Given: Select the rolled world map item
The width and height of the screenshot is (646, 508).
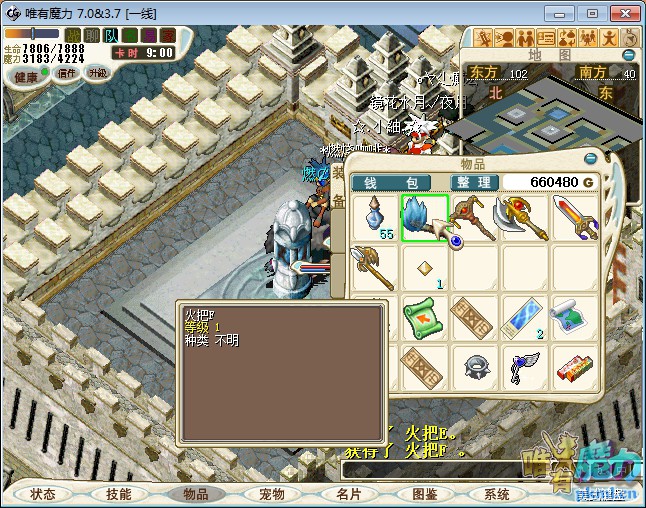Looking at the screenshot, I should click(x=574, y=318).
